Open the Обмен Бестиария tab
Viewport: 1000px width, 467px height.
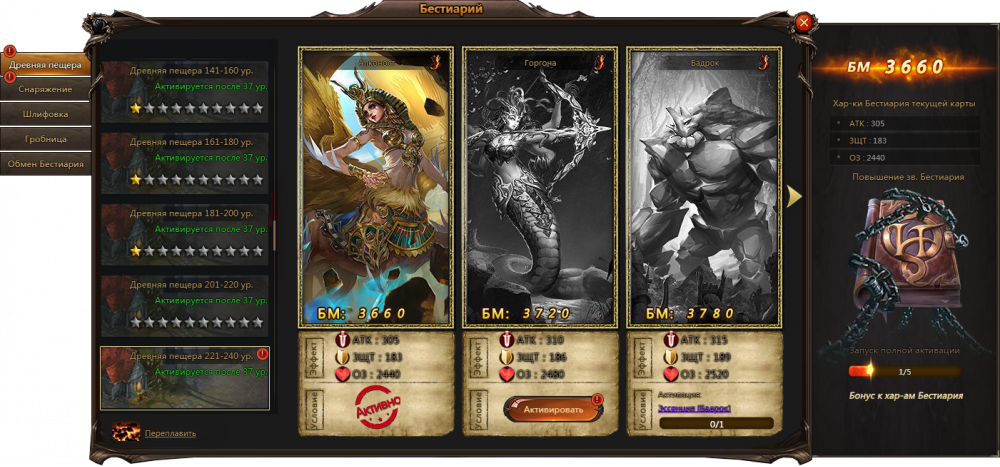46,164
